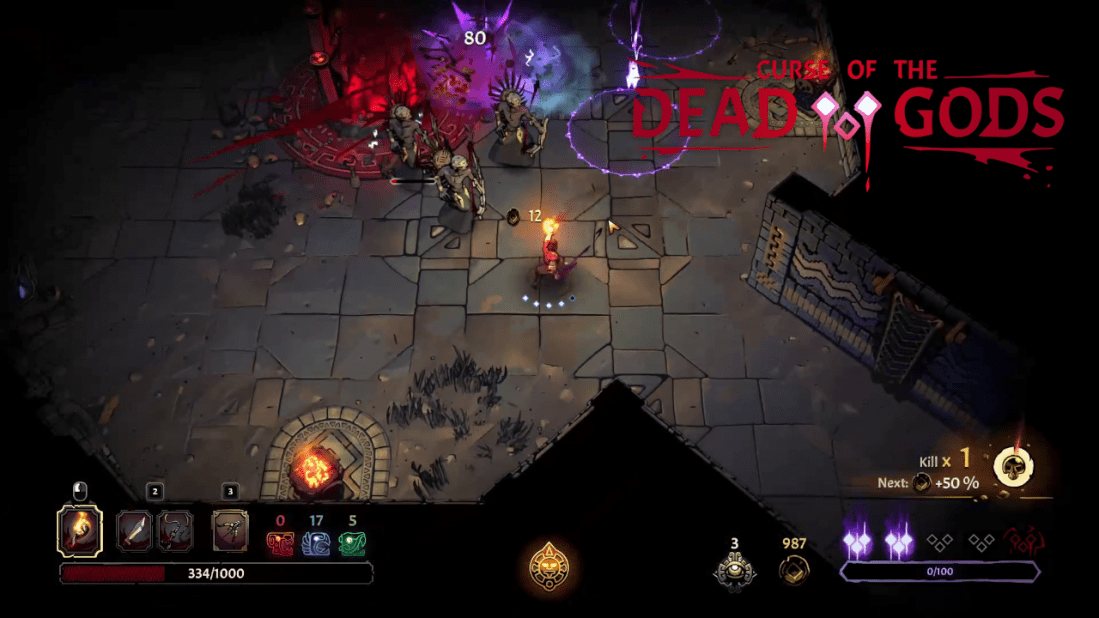
Task: Select the torch weapon slot
Action: [79, 530]
